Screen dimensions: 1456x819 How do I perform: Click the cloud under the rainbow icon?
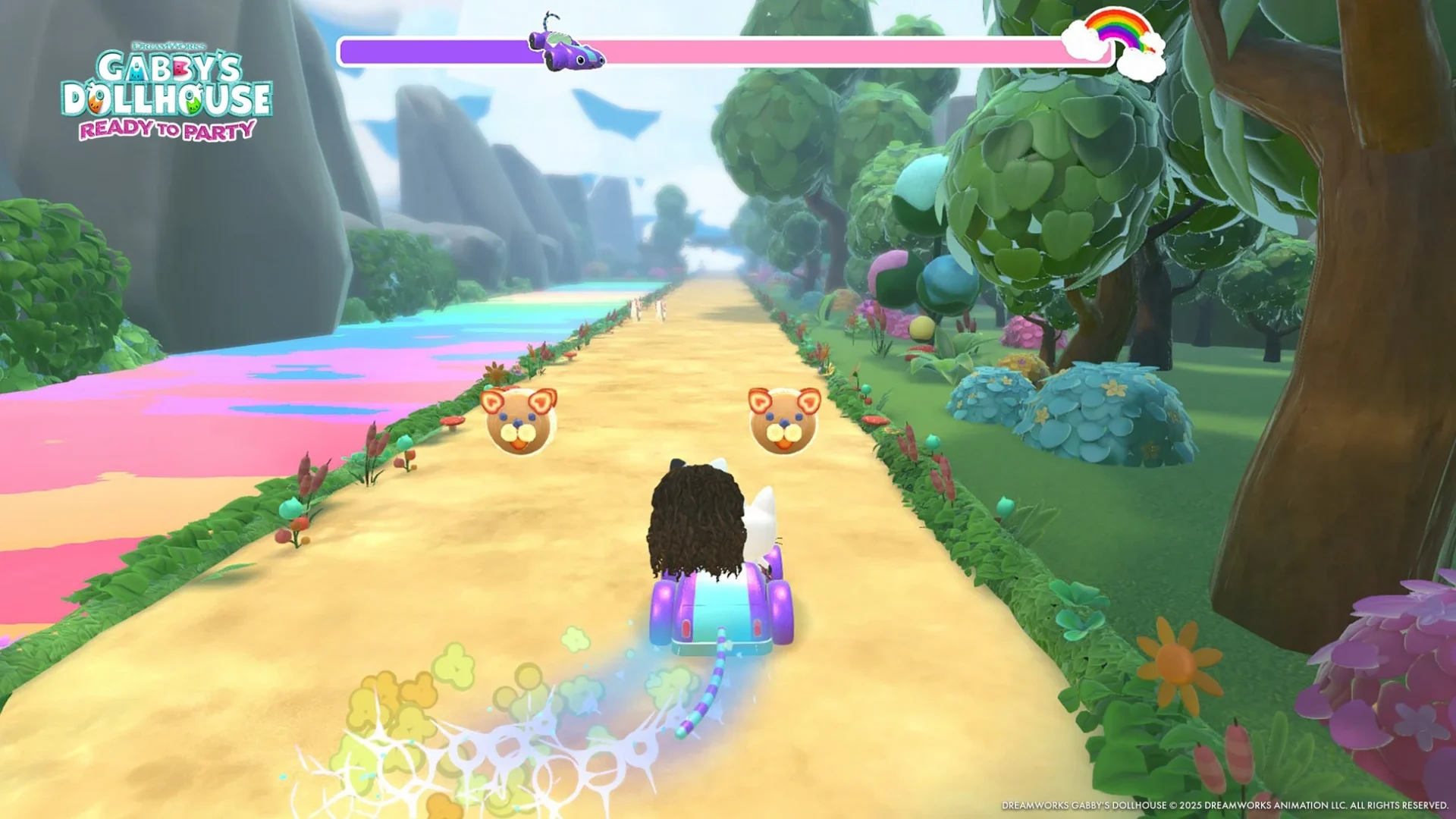click(x=1141, y=67)
